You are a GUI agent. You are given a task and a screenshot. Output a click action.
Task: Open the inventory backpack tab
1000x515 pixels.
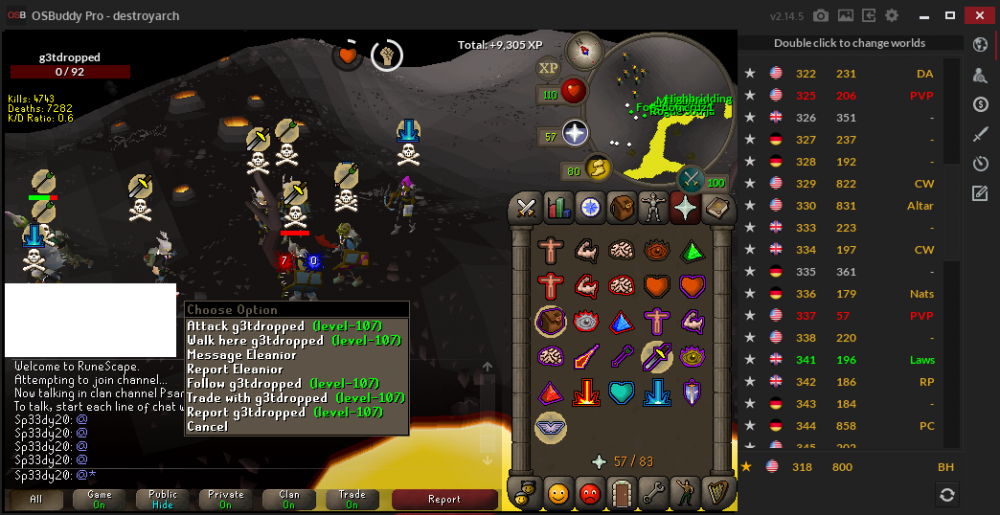point(622,208)
